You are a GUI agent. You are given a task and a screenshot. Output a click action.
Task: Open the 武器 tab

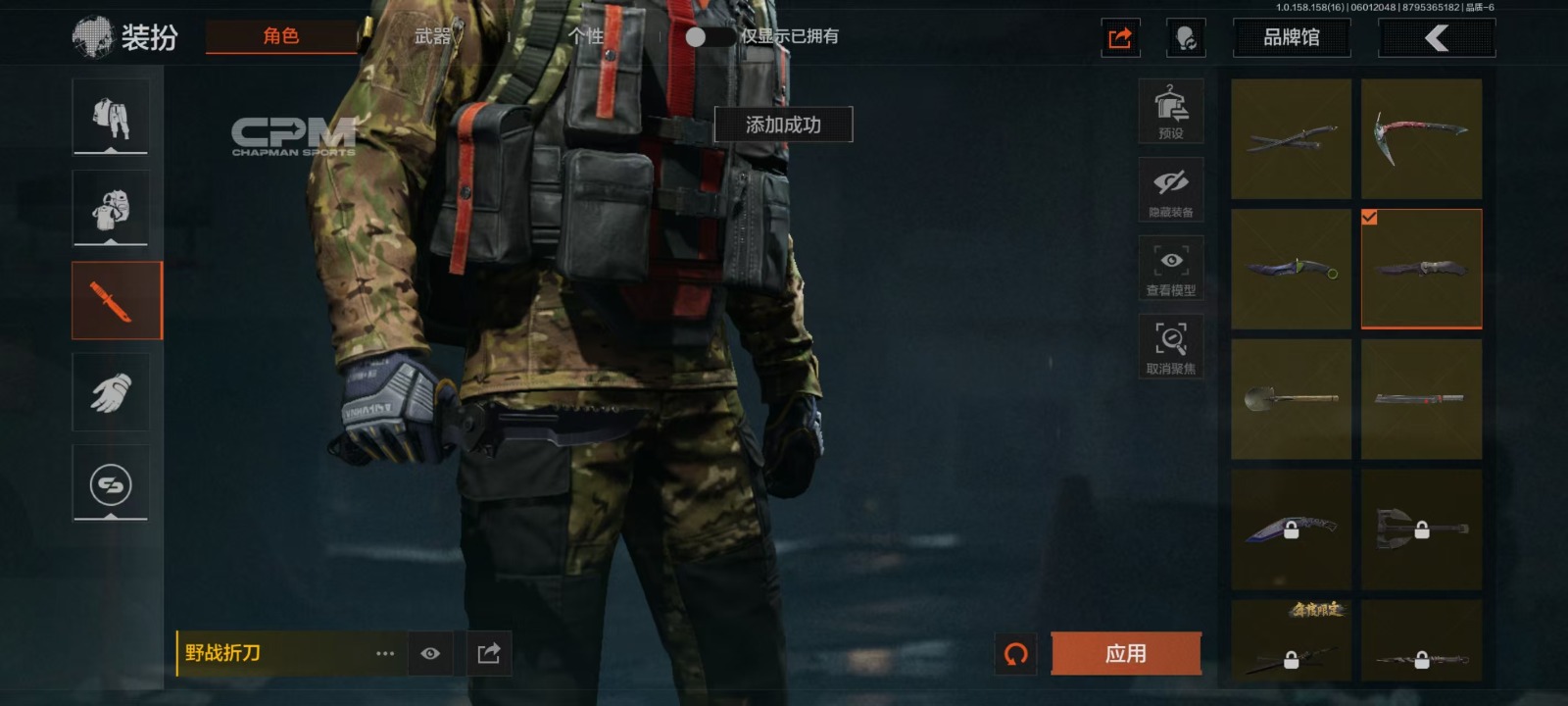[x=432, y=36]
